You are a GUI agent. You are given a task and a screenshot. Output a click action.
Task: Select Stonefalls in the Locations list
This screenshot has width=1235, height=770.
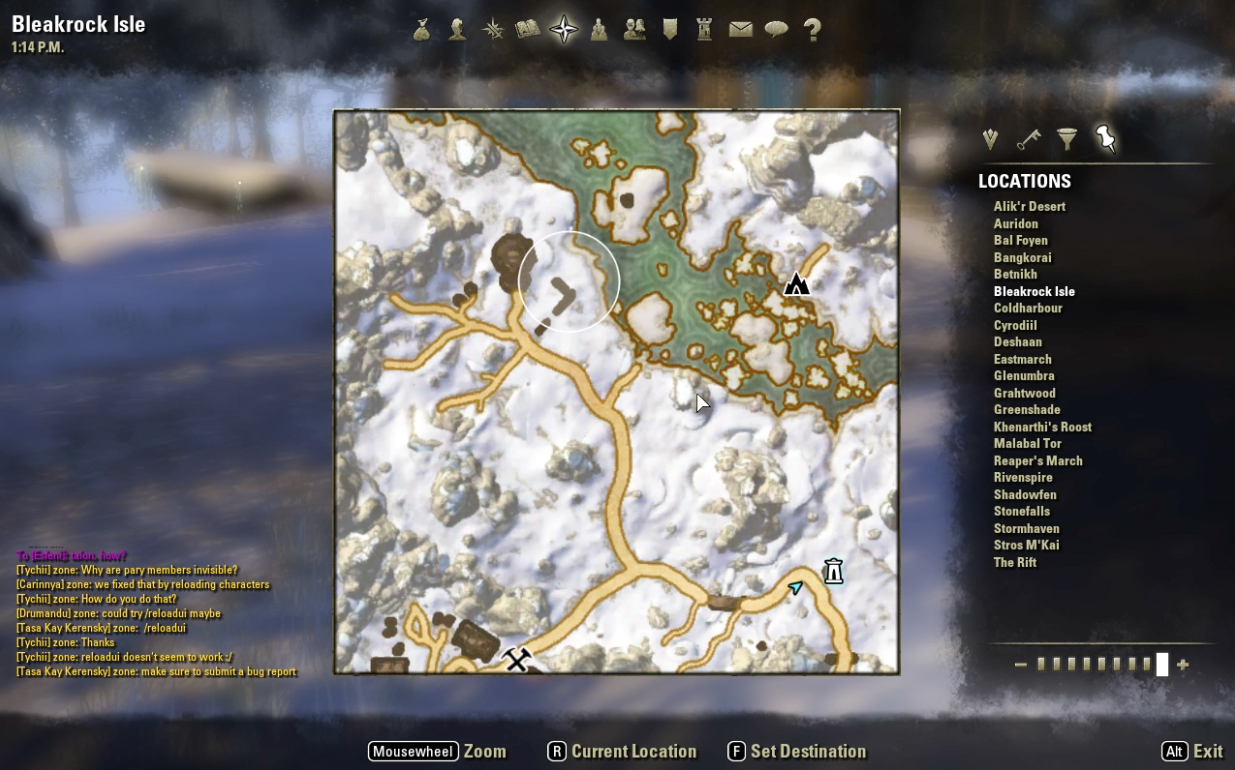1021,511
